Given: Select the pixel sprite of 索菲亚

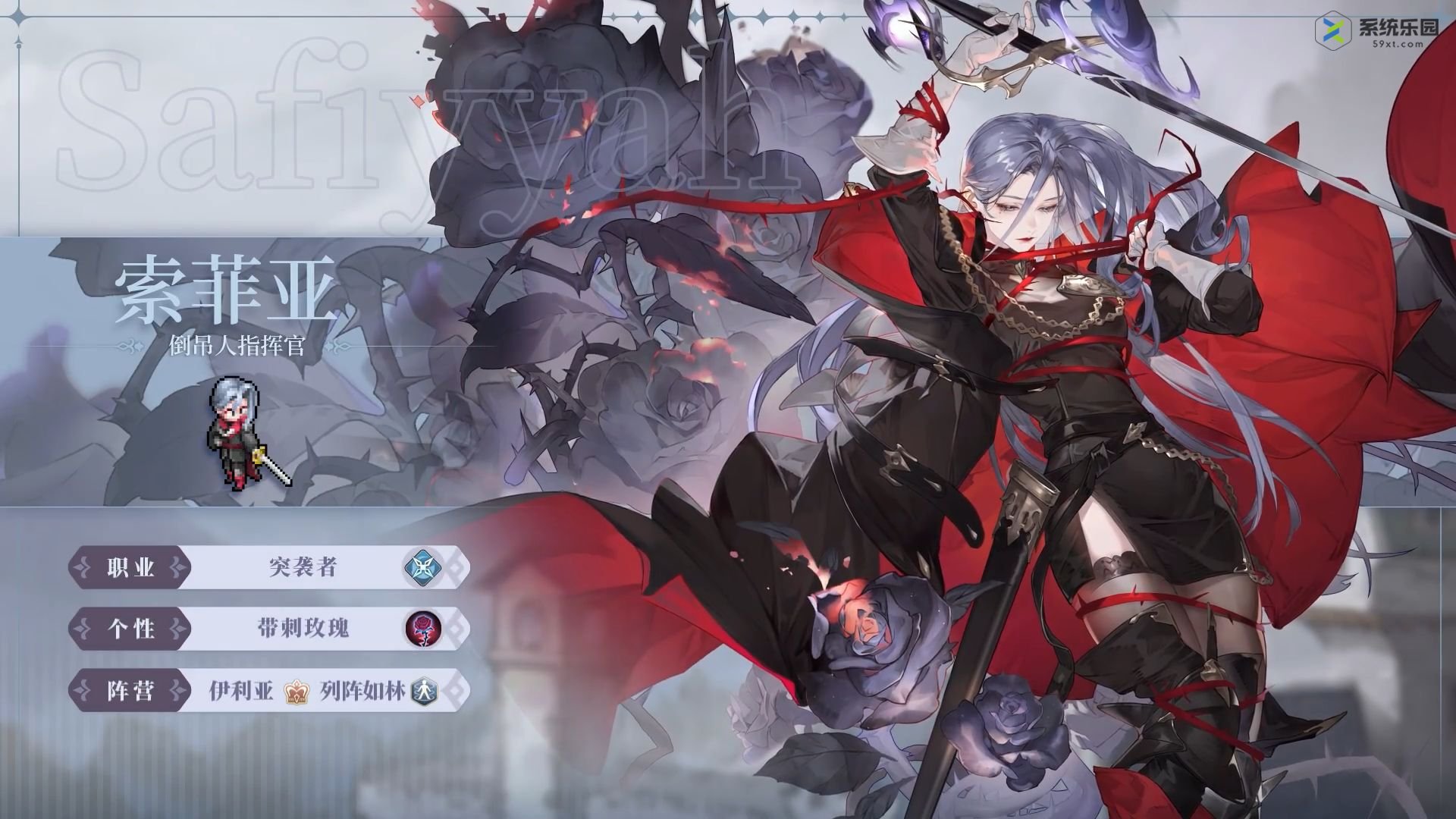Looking at the screenshot, I should click(244, 430).
